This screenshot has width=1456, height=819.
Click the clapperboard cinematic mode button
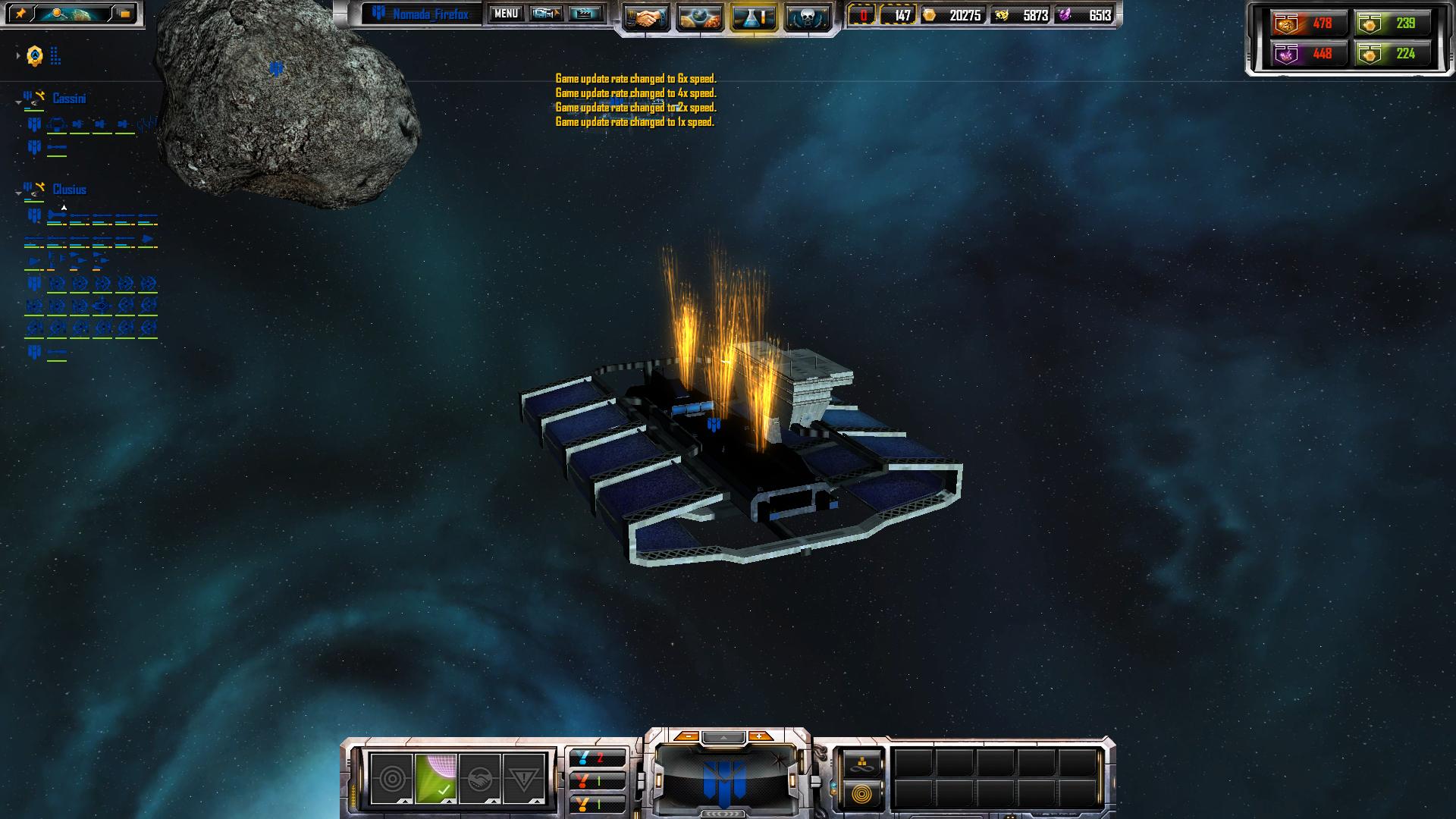coord(585,14)
